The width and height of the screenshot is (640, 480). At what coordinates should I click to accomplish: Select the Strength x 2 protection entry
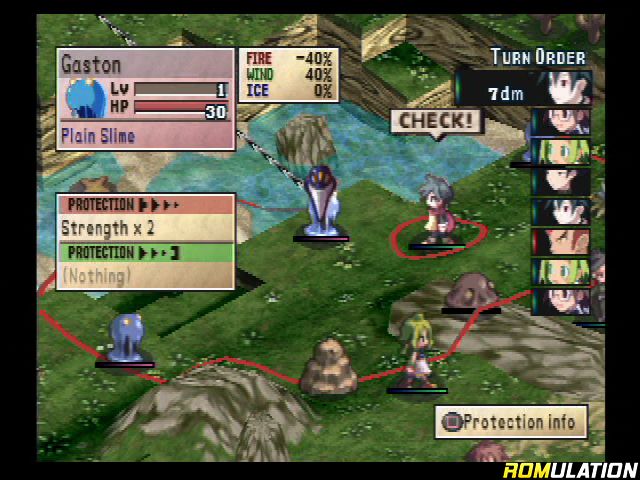pyautogui.click(x=145, y=228)
